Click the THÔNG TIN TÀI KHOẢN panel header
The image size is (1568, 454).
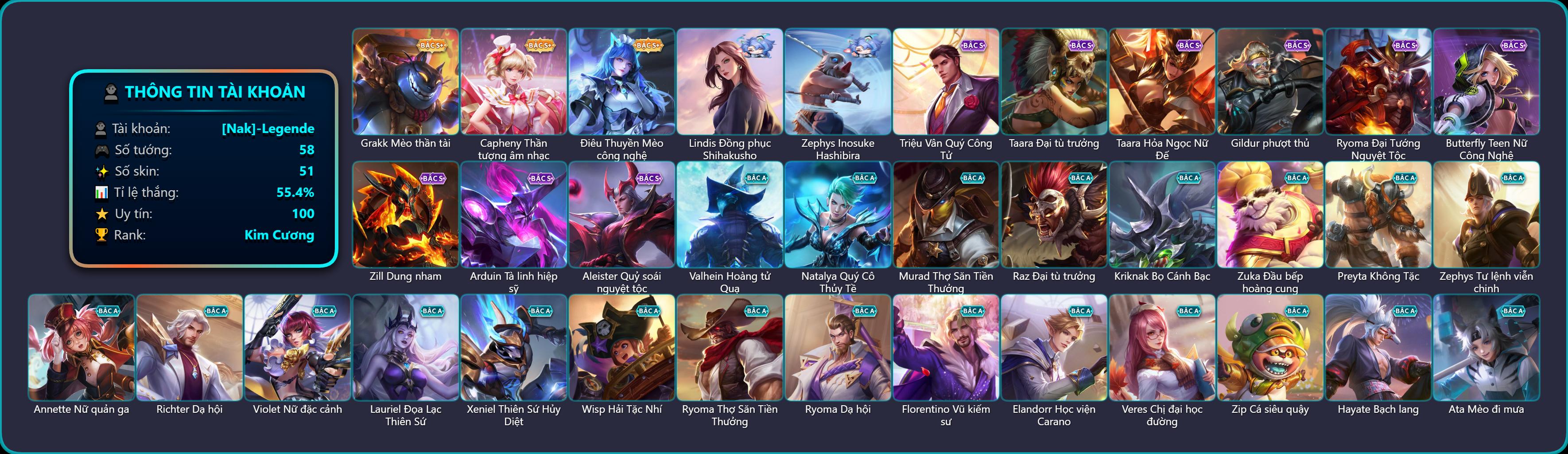215,93
